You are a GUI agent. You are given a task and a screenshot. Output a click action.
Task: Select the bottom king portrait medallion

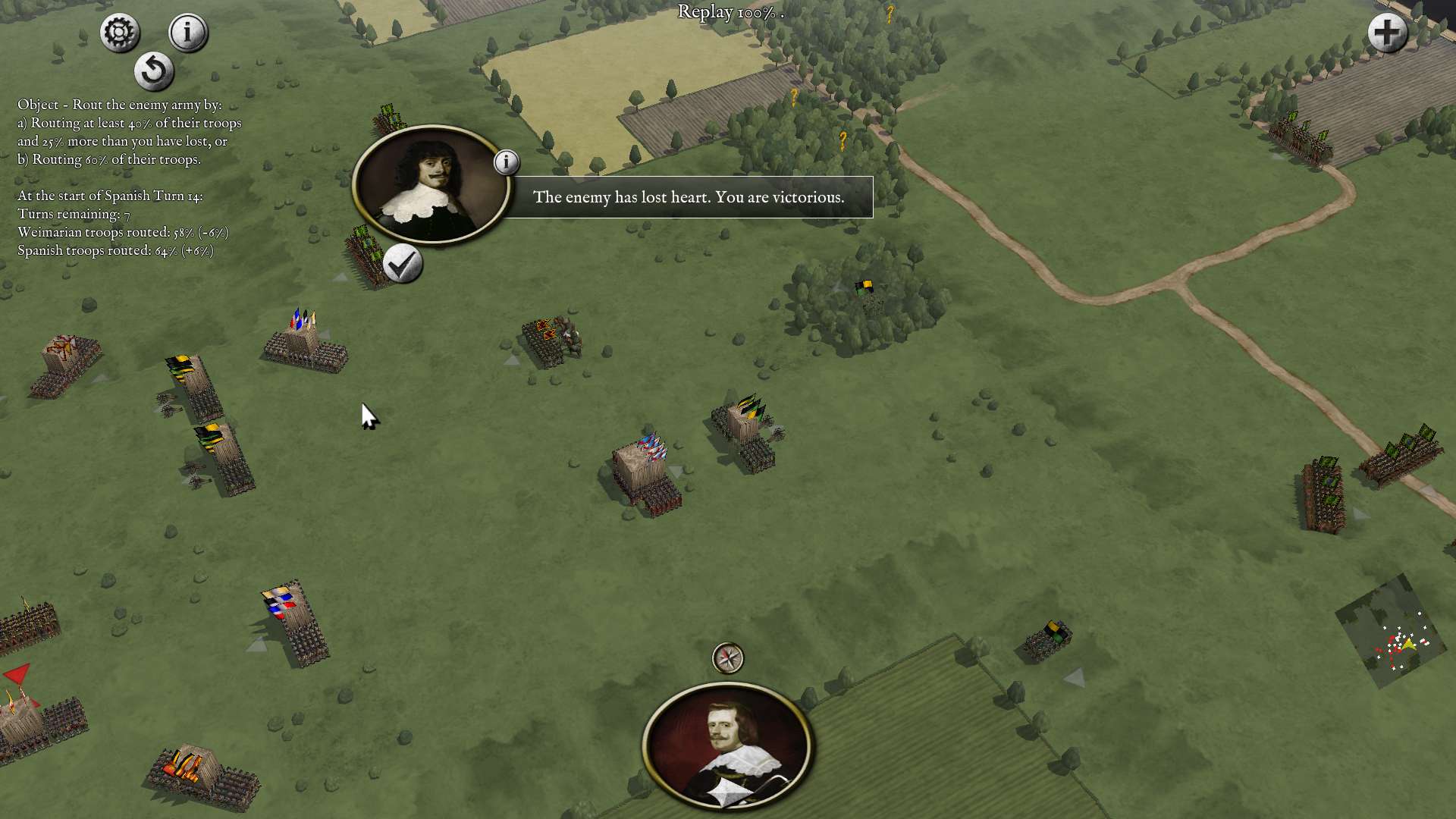(727, 747)
